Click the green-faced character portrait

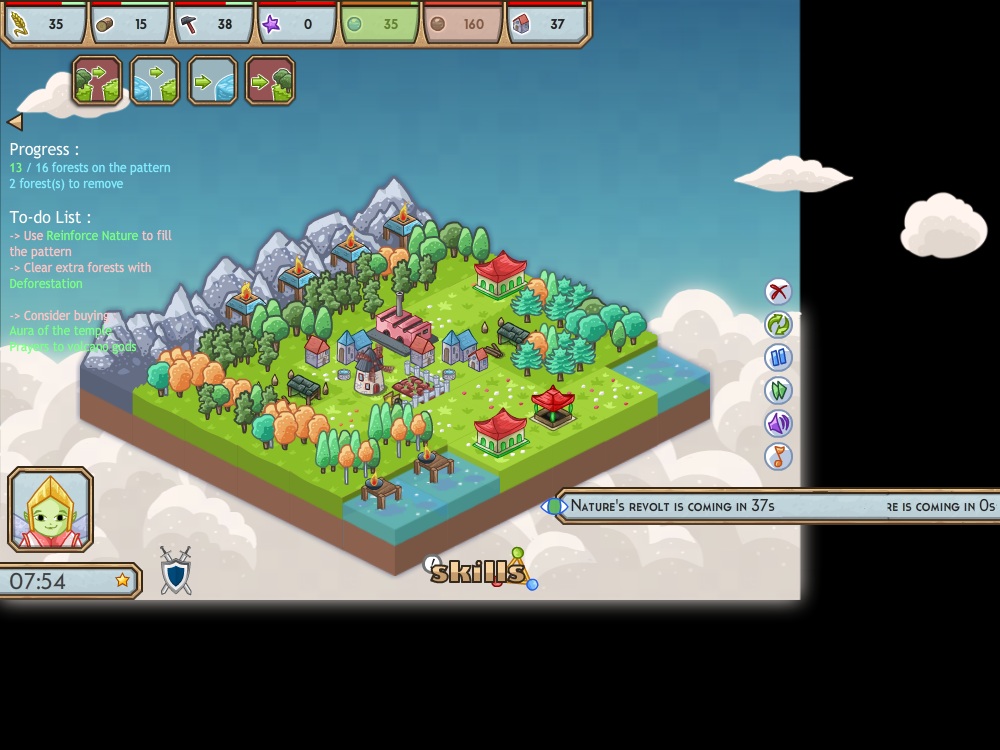[51, 509]
